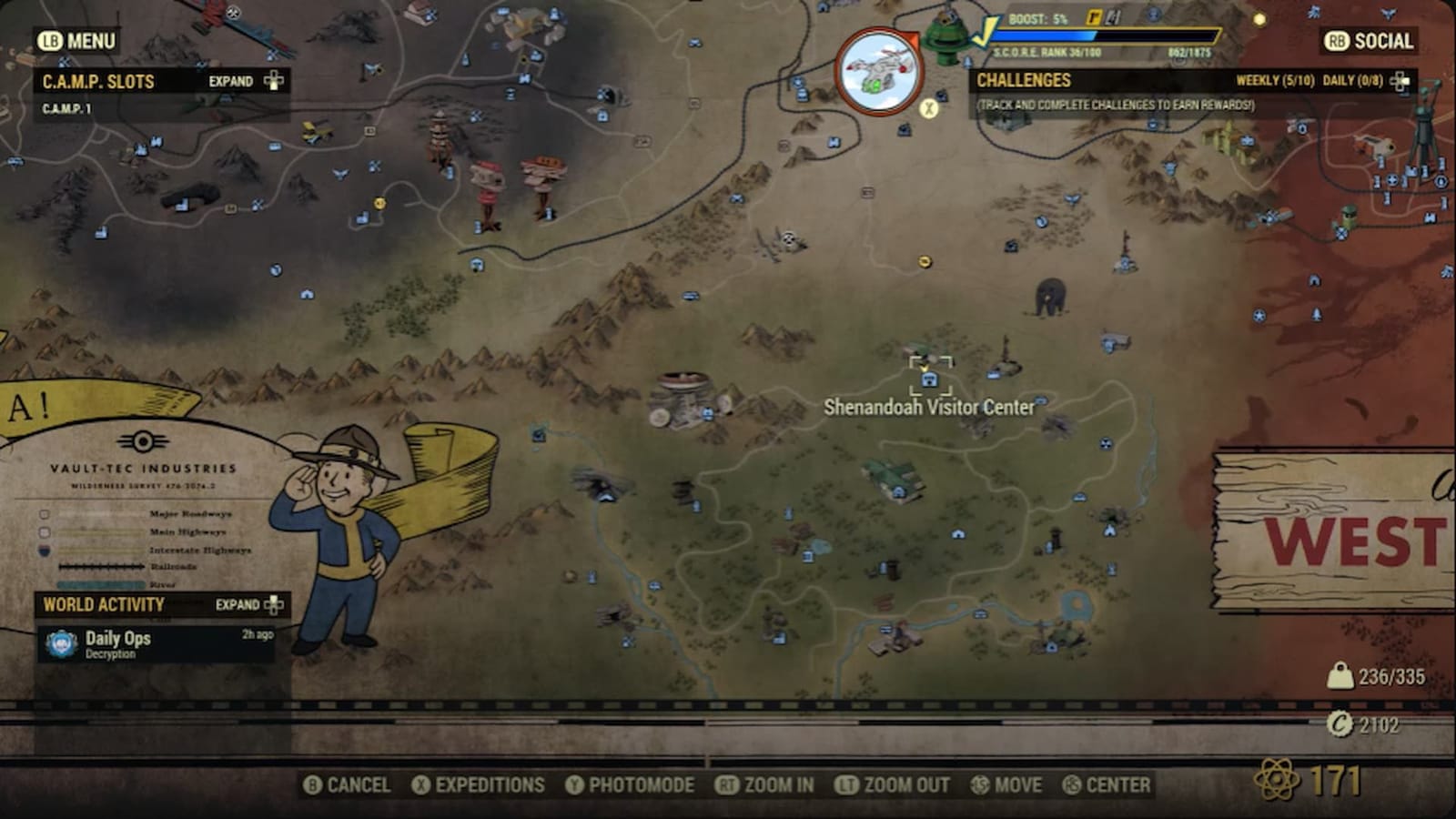Toggle the Major Roadways legend checkbox
1456x819 pixels.
tap(44, 514)
